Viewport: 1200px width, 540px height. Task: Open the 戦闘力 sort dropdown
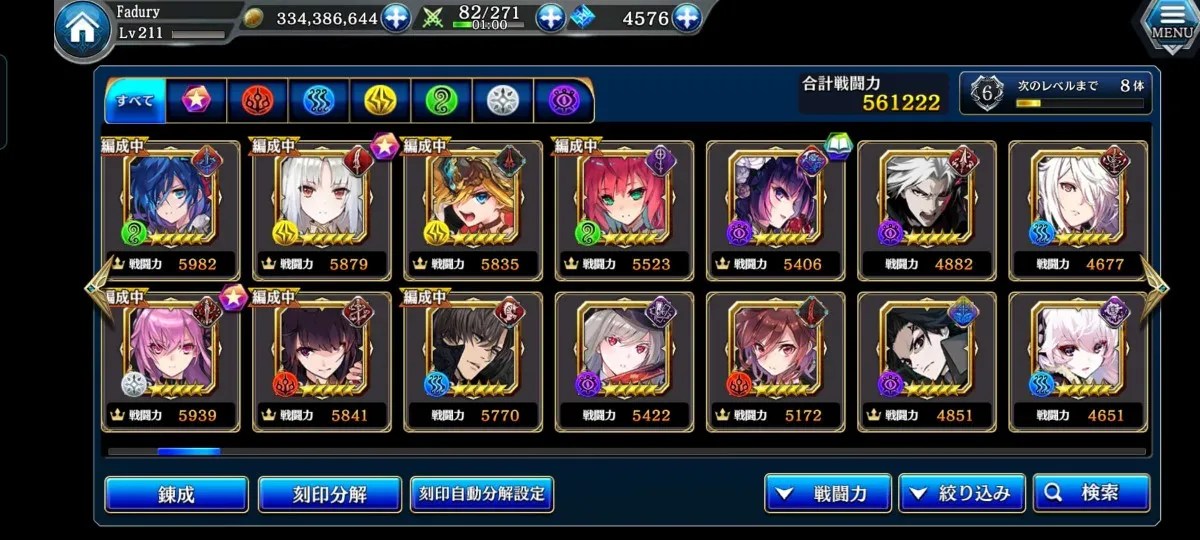pos(827,493)
